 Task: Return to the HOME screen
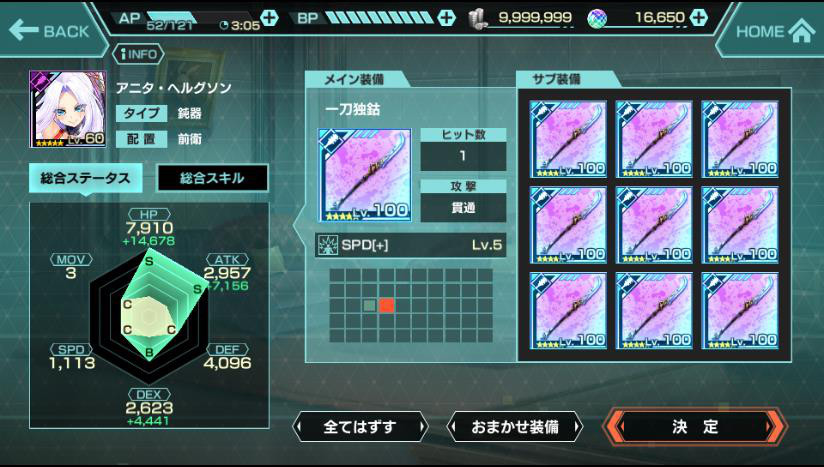click(x=774, y=31)
